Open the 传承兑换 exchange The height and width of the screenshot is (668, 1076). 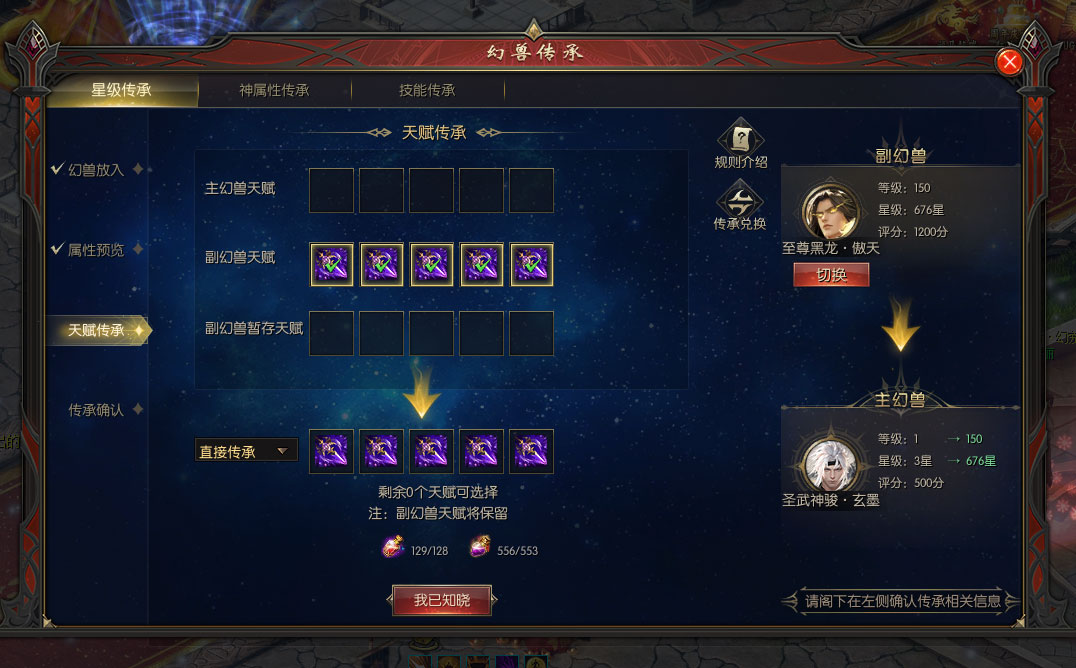point(740,206)
